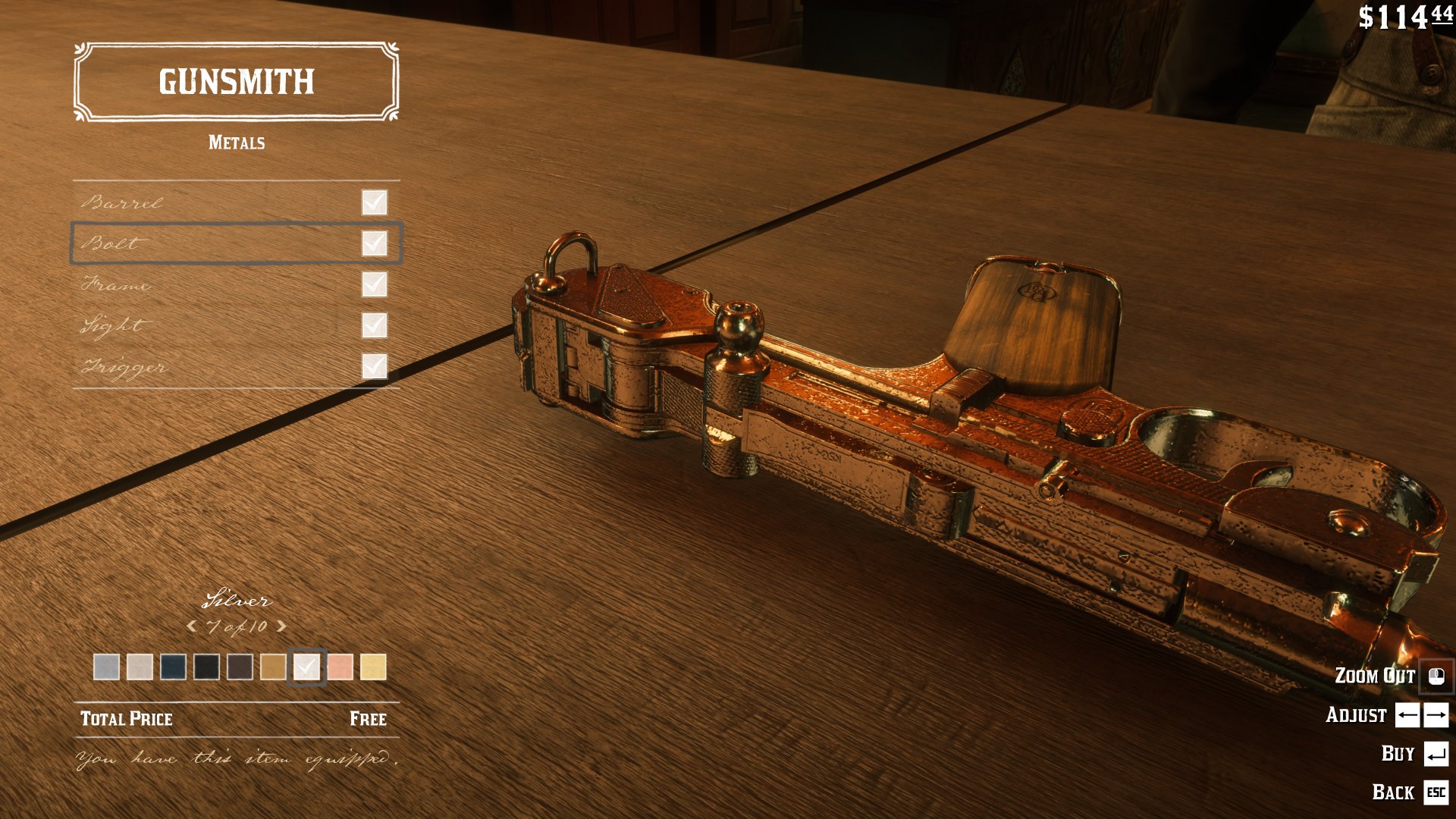
Task: Click the Adjust left arrow icon
Action: click(x=1406, y=715)
